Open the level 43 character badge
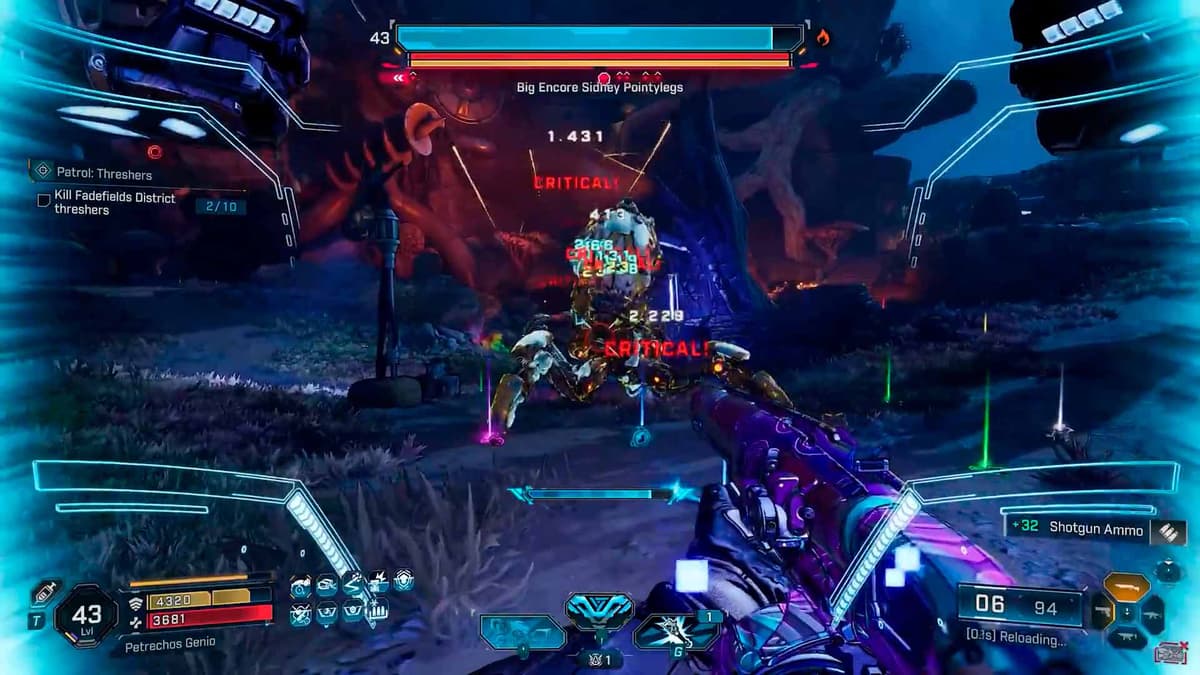 click(x=87, y=612)
